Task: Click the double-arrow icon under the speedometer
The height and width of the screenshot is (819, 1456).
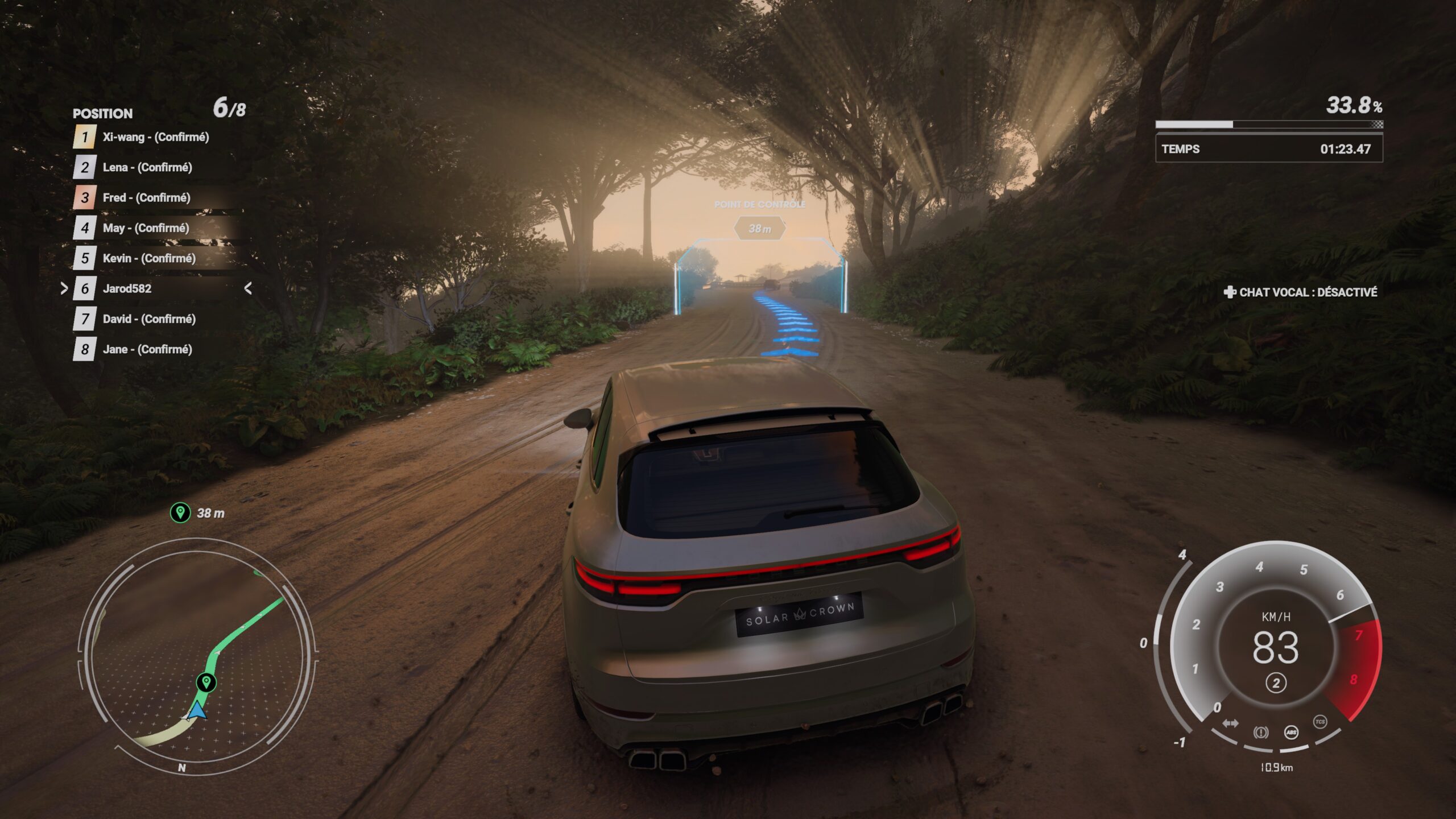Action: [x=1230, y=723]
